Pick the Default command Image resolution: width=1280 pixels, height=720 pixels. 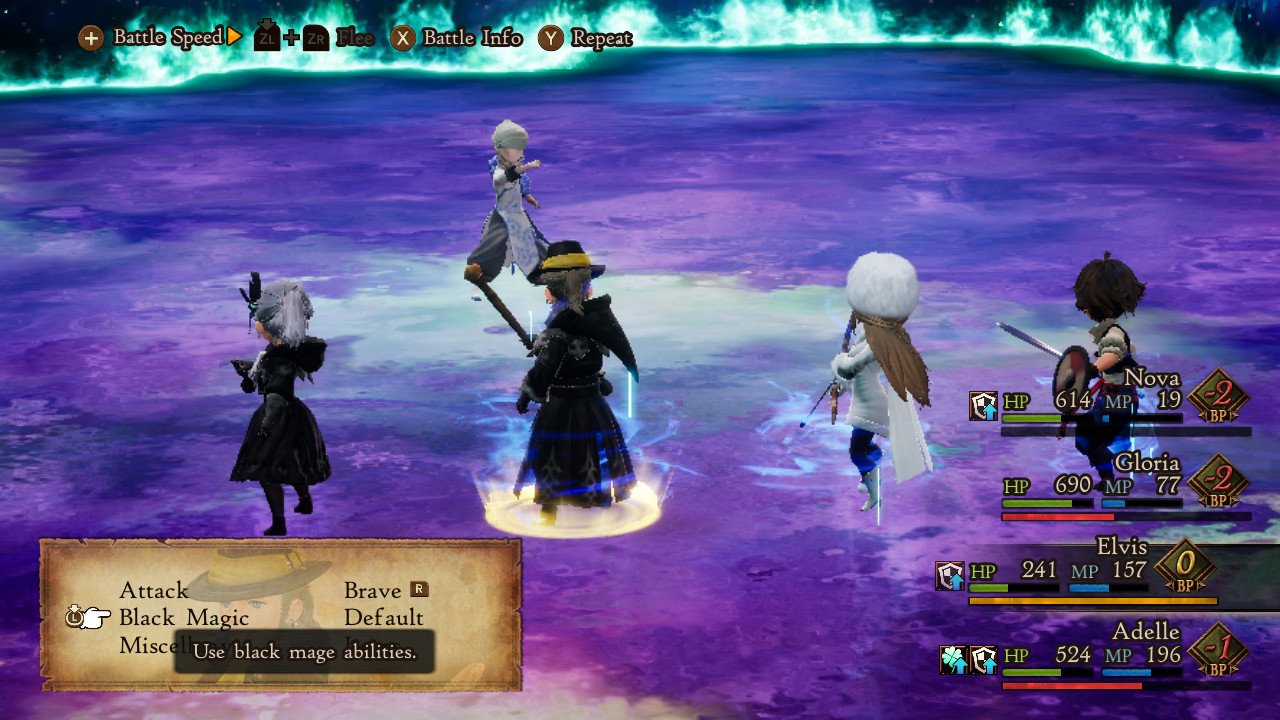[384, 618]
